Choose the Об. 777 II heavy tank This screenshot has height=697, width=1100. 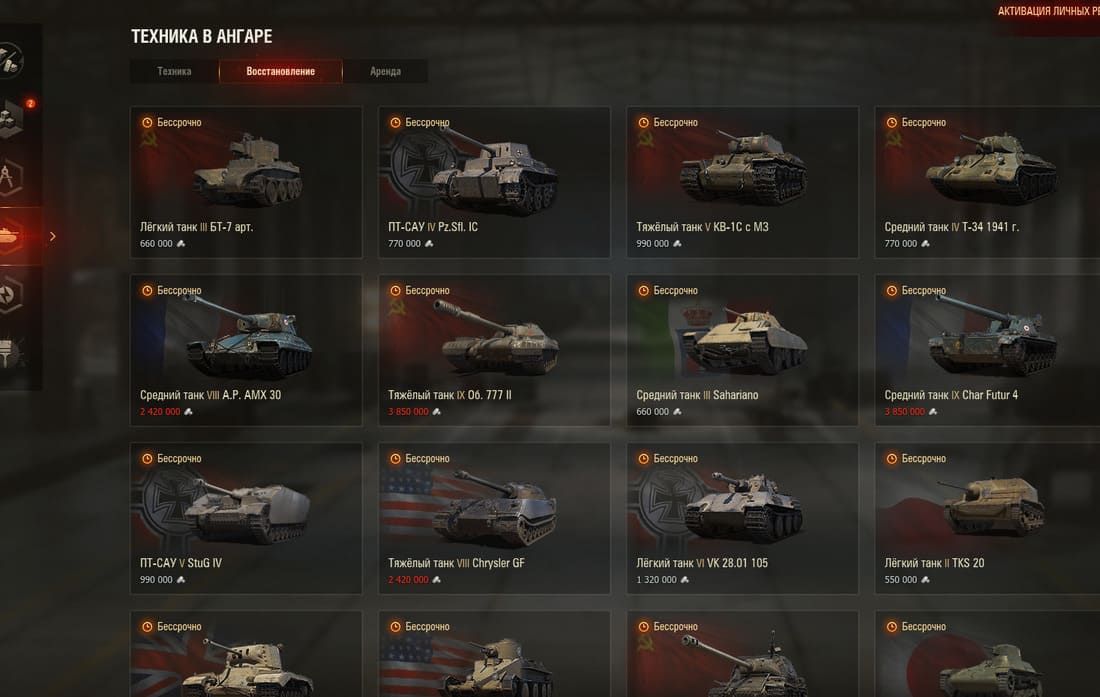tap(494, 350)
